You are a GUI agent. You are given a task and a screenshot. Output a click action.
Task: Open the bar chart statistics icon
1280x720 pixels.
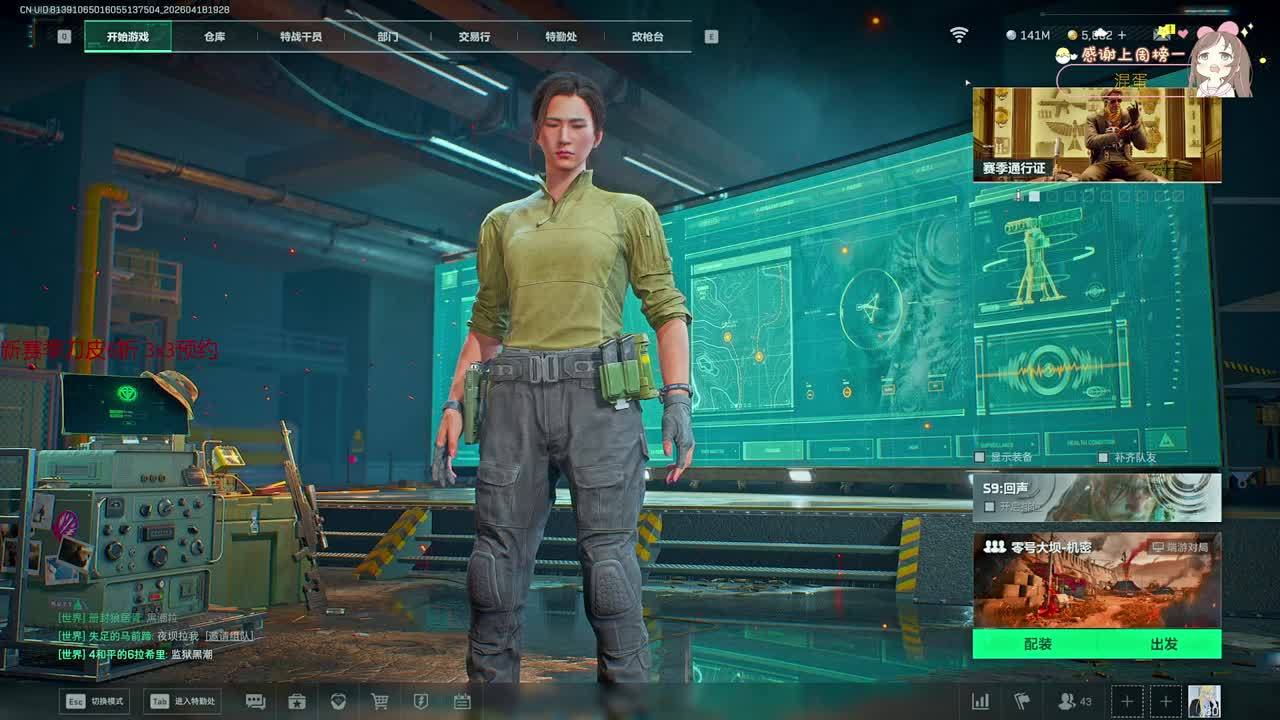click(x=981, y=701)
